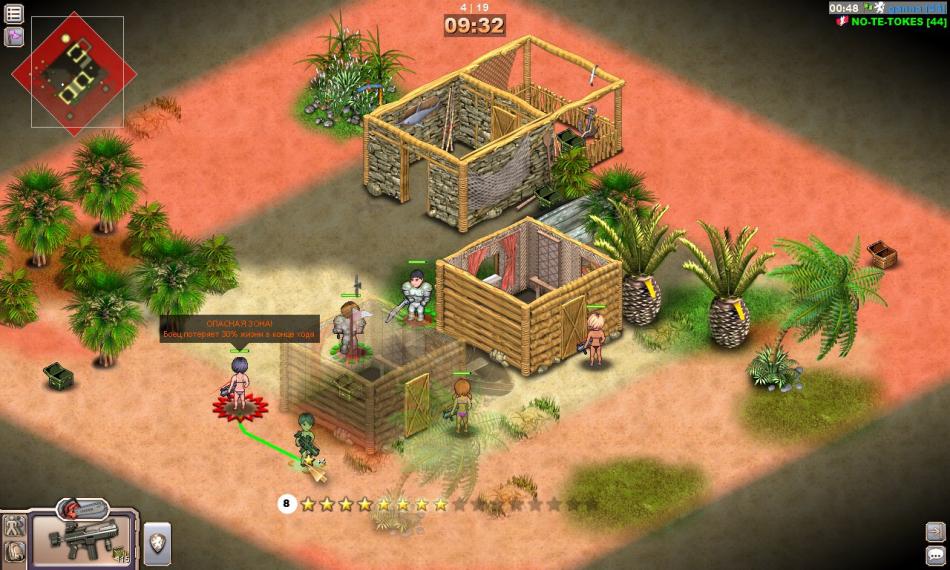Select the dark-haired fighter on red marker
This screenshot has height=570, width=950.
click(x=239, y=385)
